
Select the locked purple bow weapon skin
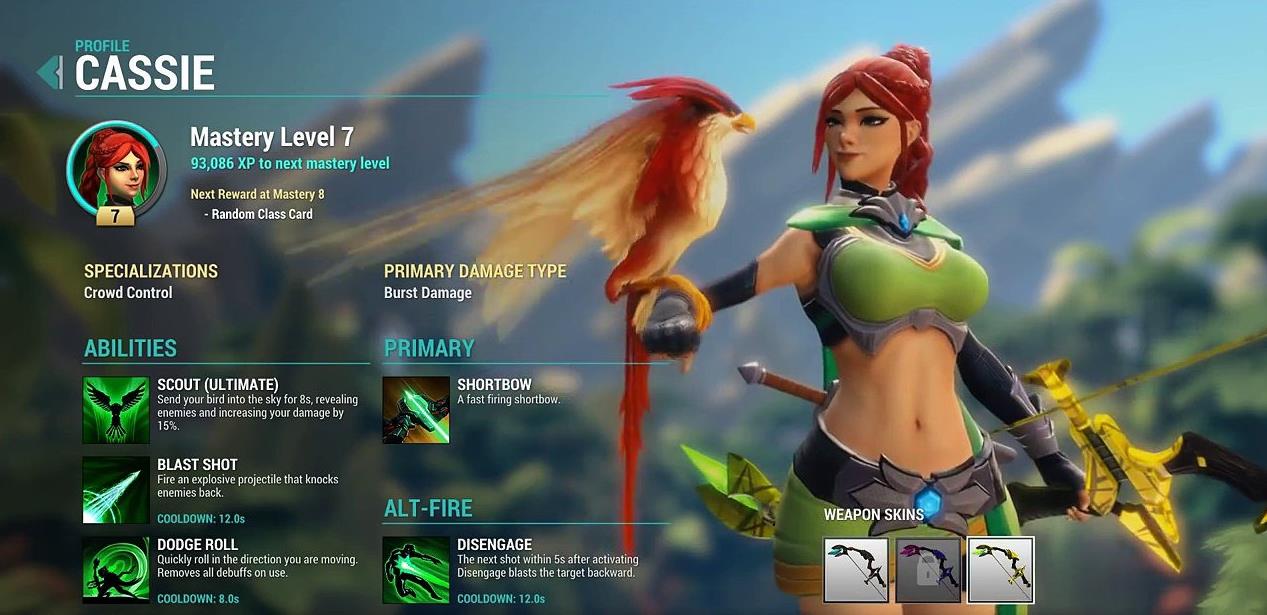928,570
